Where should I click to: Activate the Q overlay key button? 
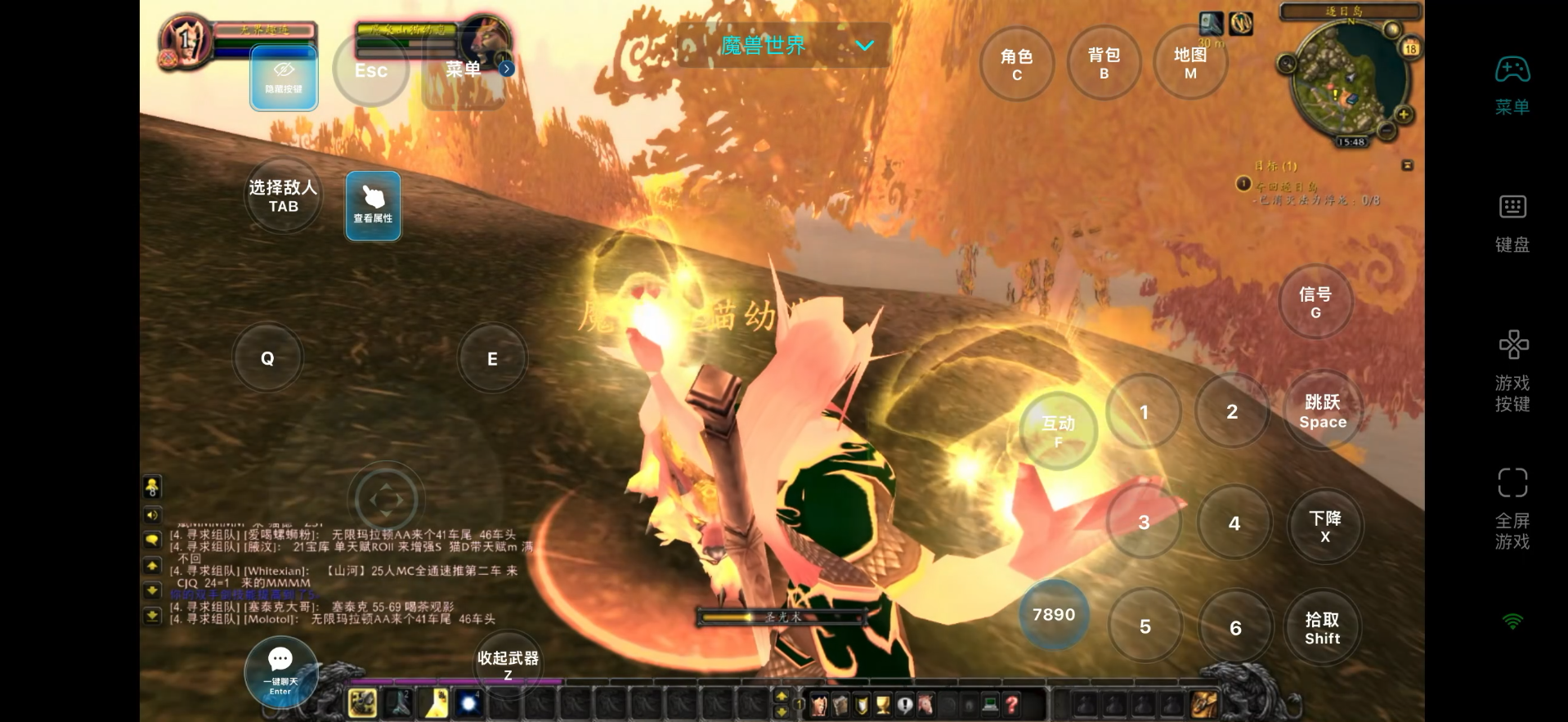(x=267, y=358)
